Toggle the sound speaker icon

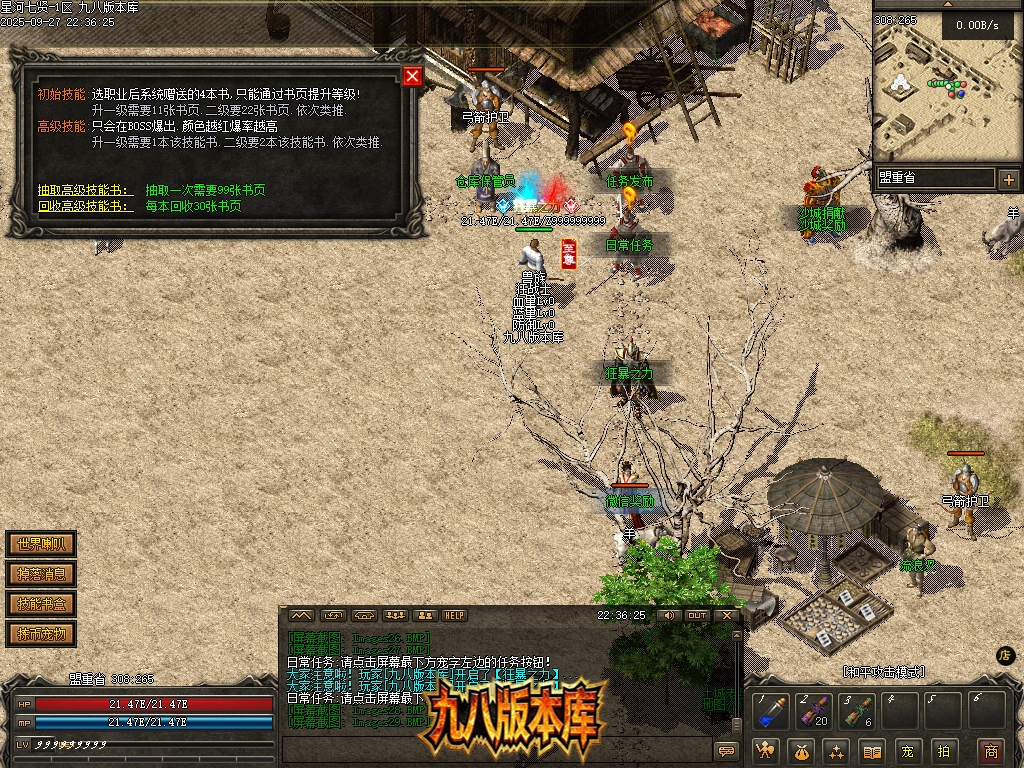[x=667, y=616]
